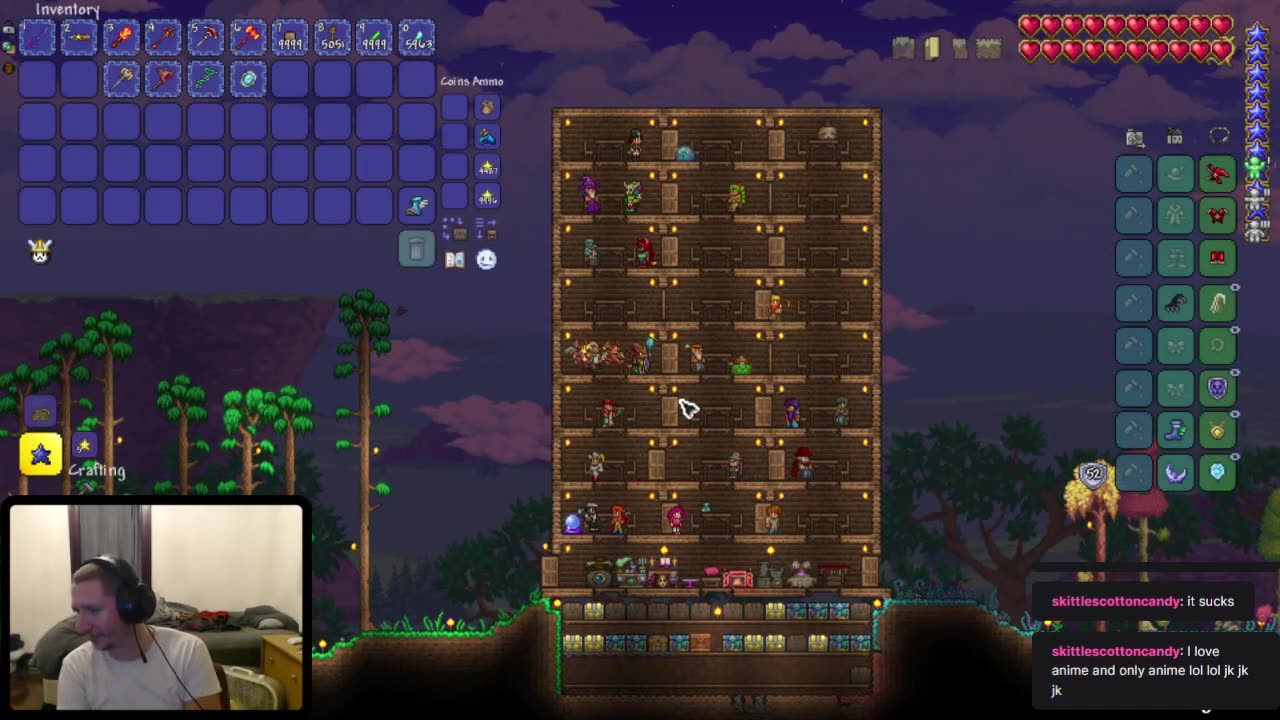The height and width of the screenshot is (720, 1280).
Task: Open the book icon beside the trash slot
Action: click(454, 259)
